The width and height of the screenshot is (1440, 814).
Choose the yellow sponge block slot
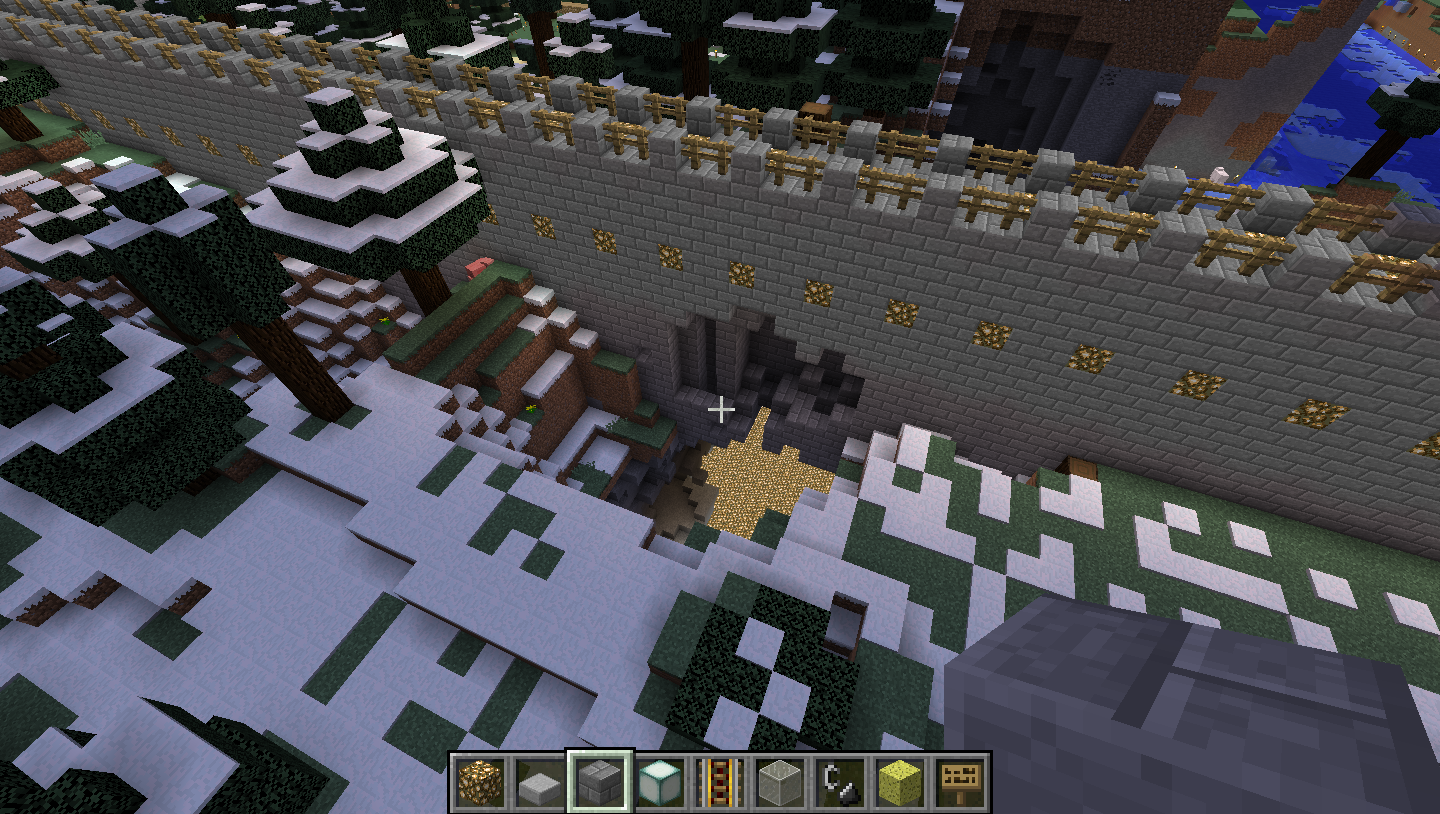pos(899,781)
